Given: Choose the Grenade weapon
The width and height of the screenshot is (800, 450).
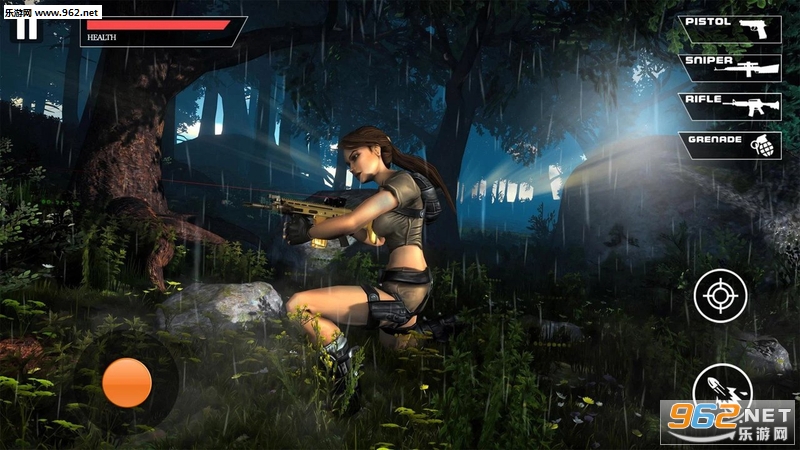Looking at the screenshot, I should point(730,144).
